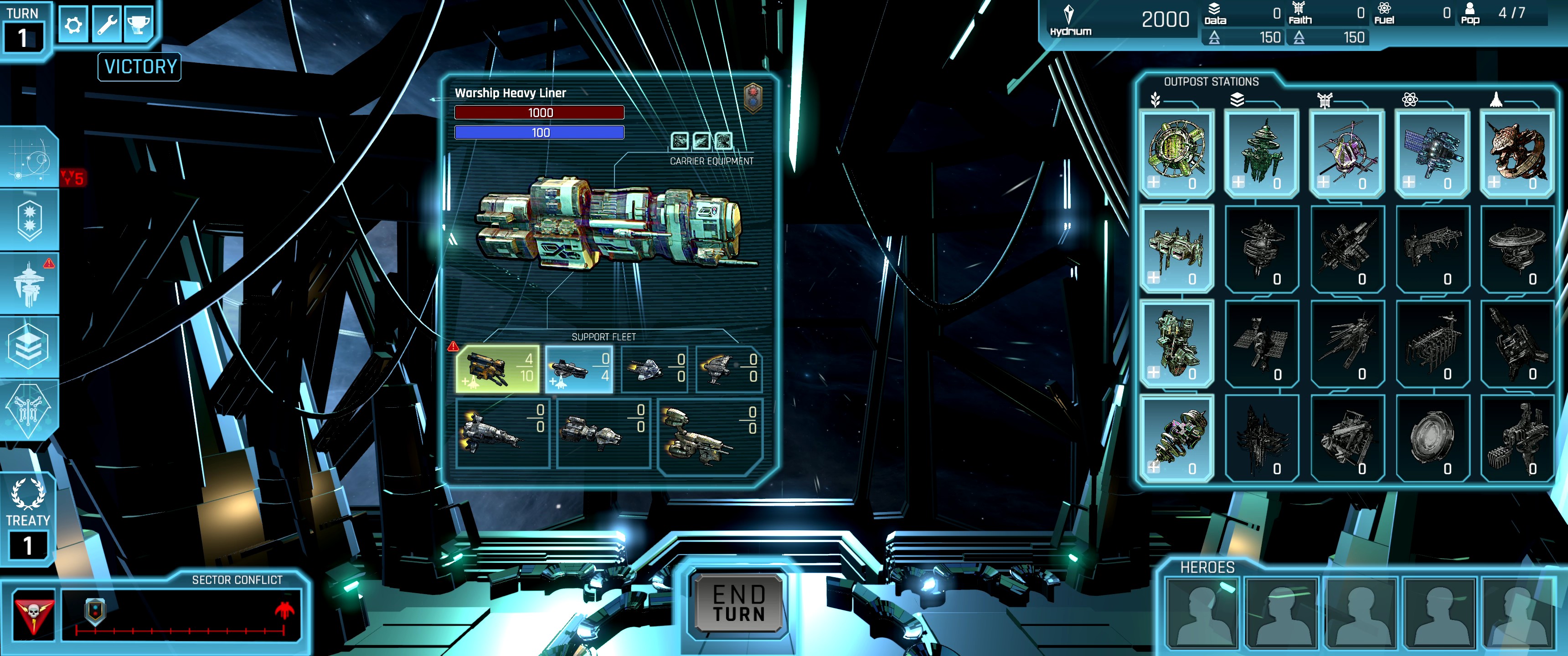Click the END TURN button

739,603
